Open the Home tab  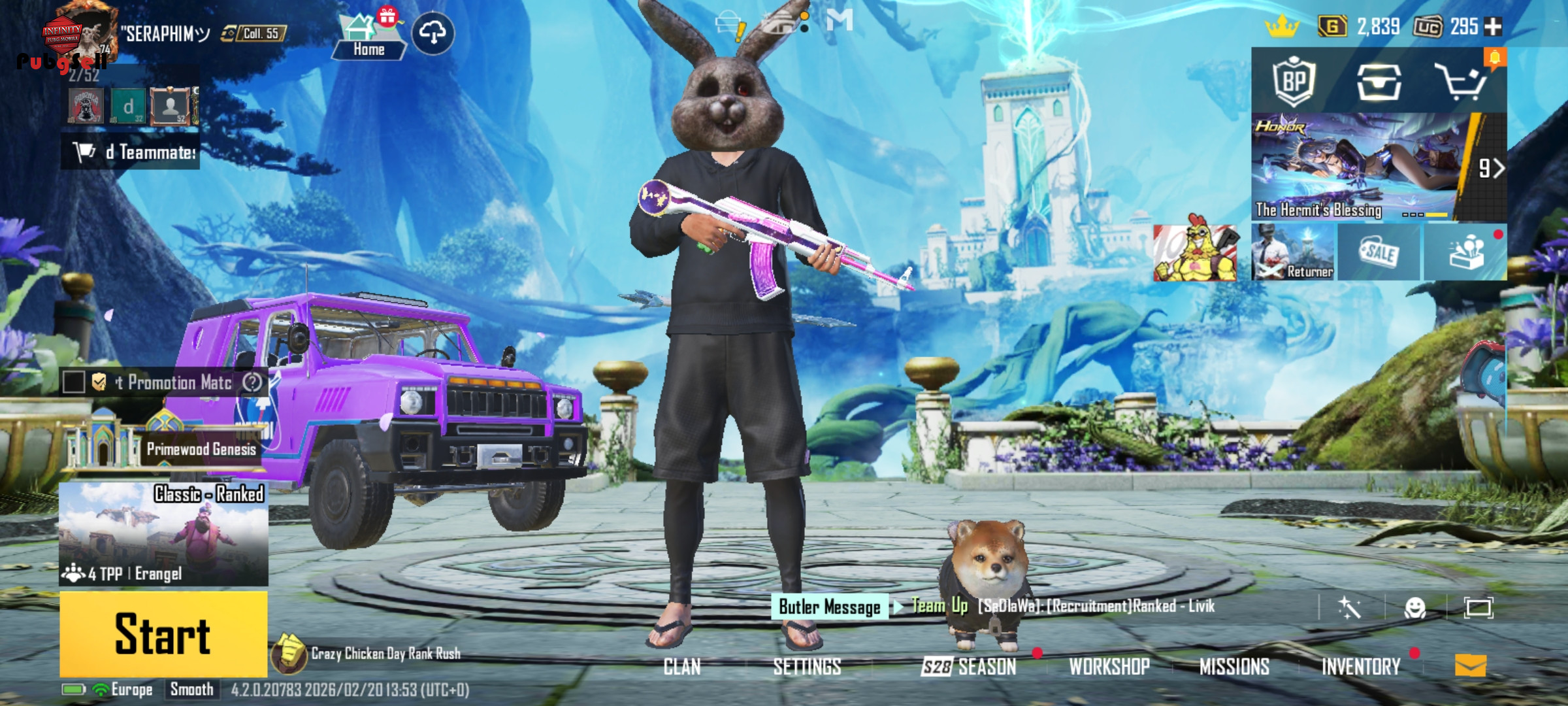(x=368, y=37)
